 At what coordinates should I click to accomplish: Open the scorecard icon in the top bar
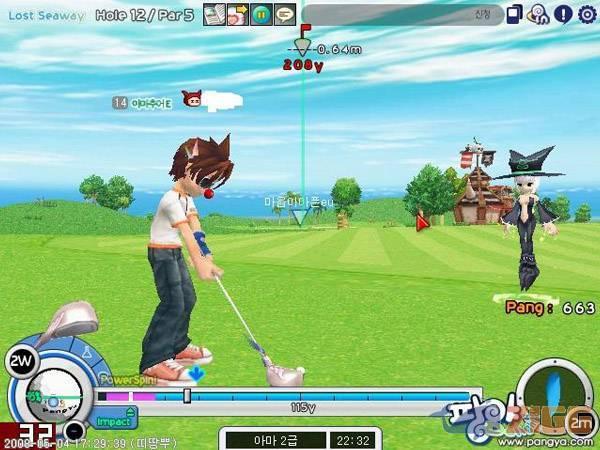click(x=213, y=14)
